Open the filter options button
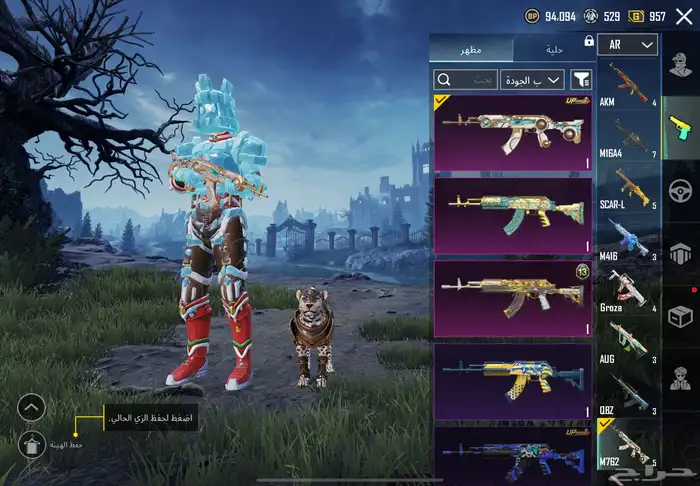Viewport: 700px width, 486px height. [582, 79]
